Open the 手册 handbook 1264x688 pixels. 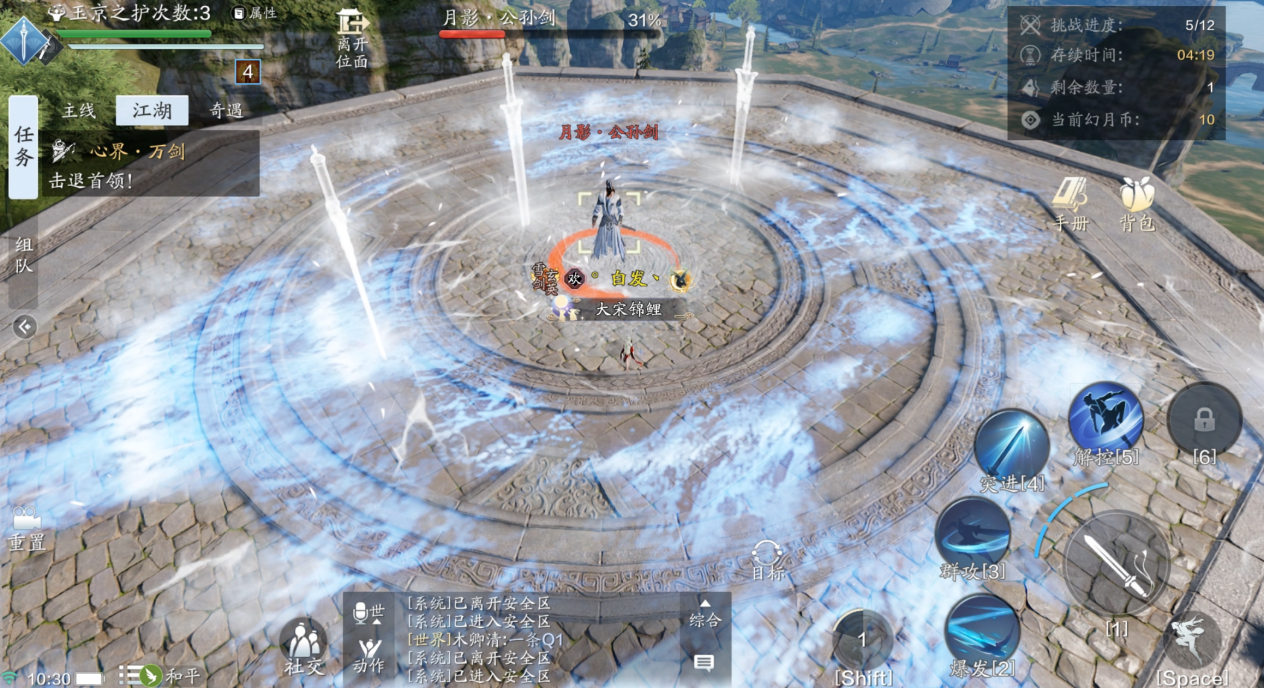click(1071, 204)
